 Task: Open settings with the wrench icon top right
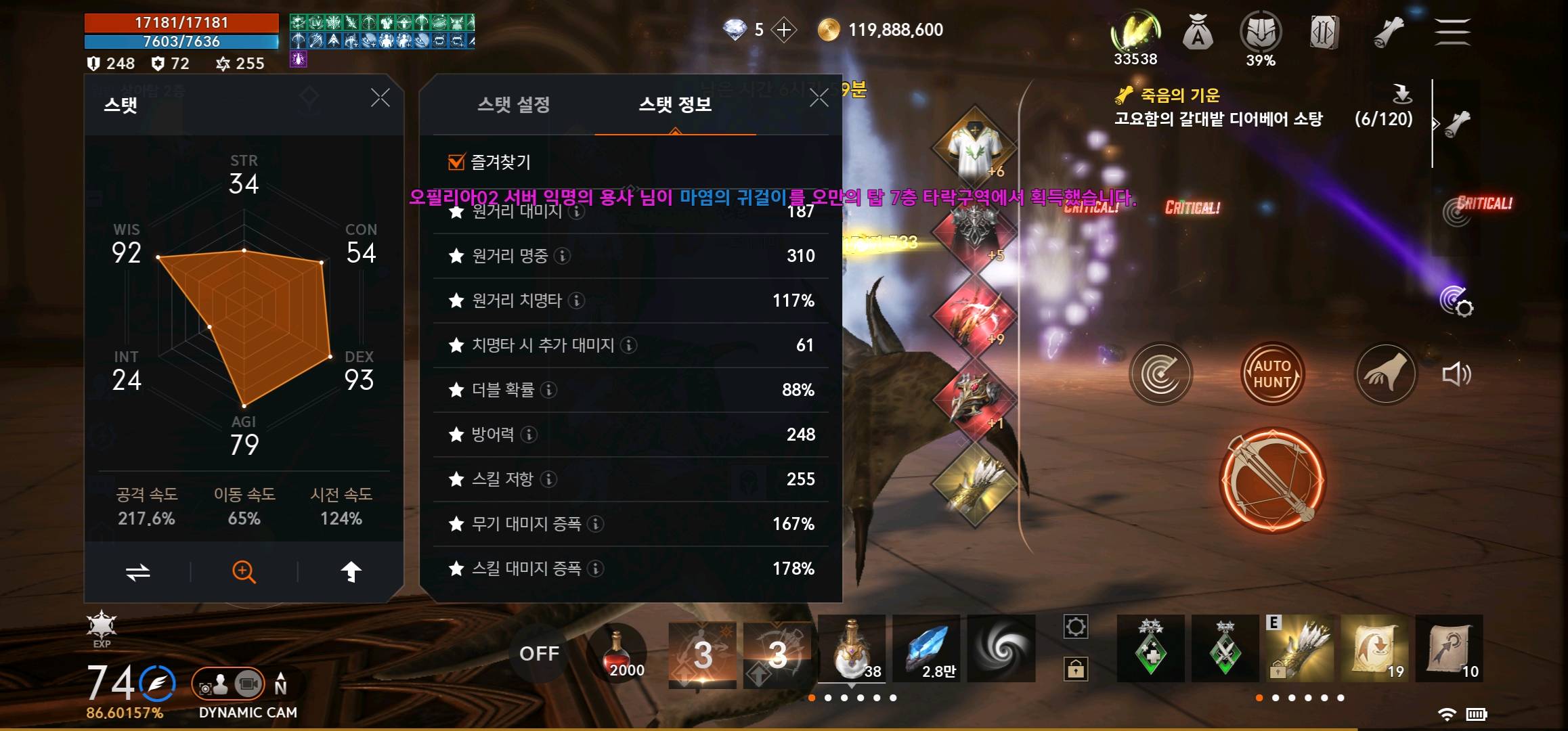[x=1388, y=31]
